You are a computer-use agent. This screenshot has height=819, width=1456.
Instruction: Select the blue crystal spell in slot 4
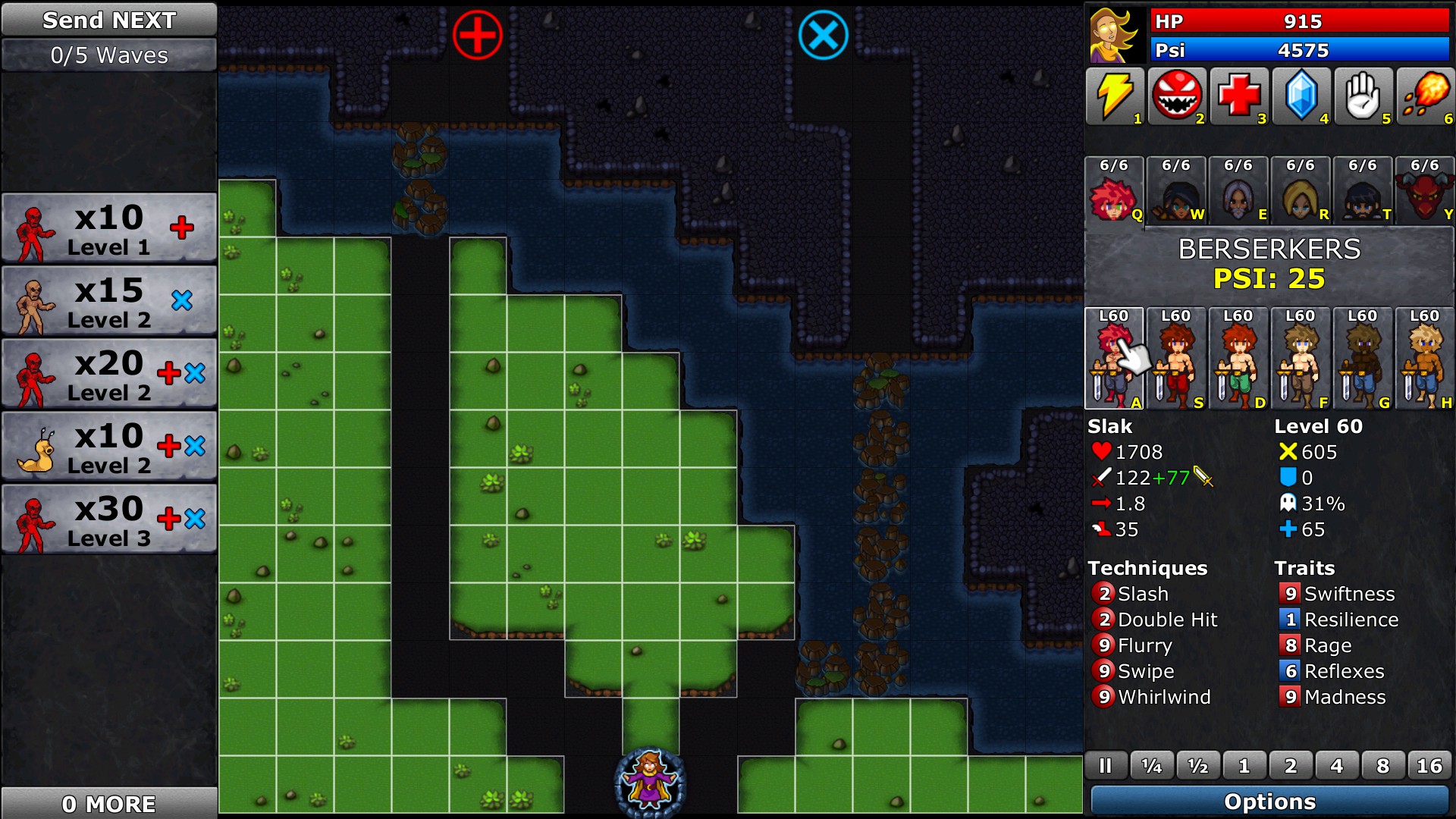tap(1301, 96)
